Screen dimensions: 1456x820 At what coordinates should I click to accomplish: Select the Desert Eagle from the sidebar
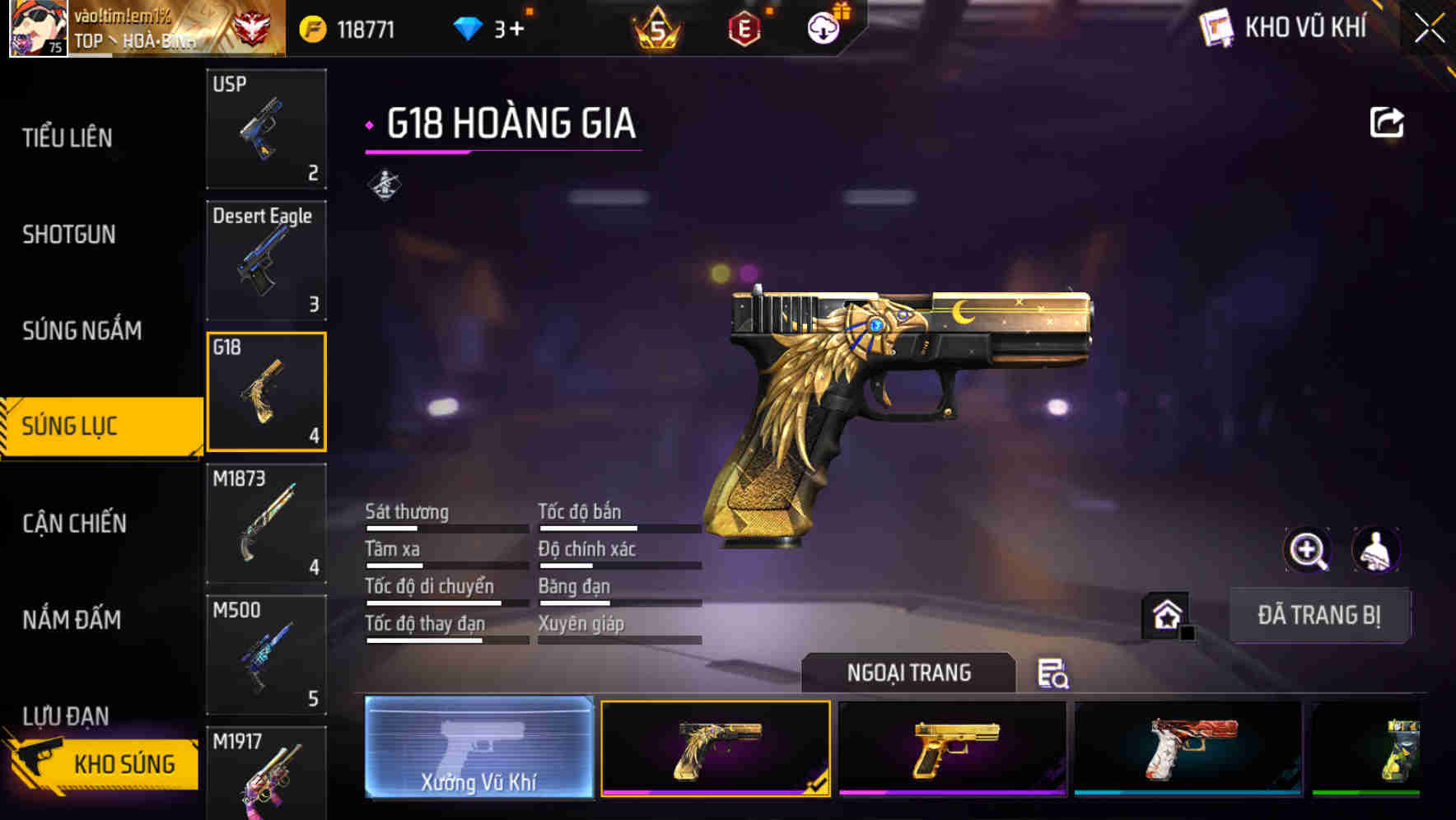[x=266, y=260]
